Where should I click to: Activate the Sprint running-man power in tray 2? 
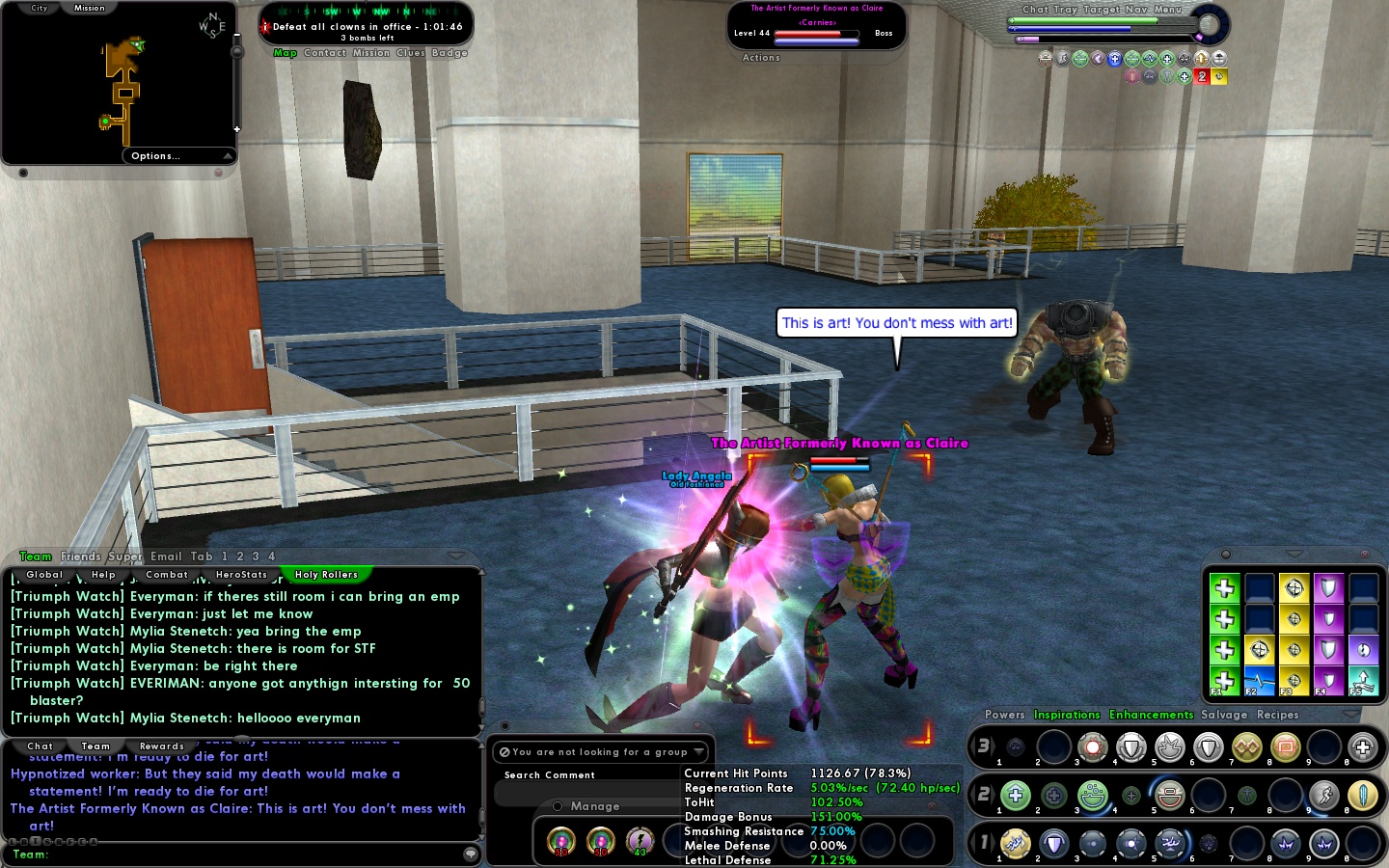tap(1321, 797)
